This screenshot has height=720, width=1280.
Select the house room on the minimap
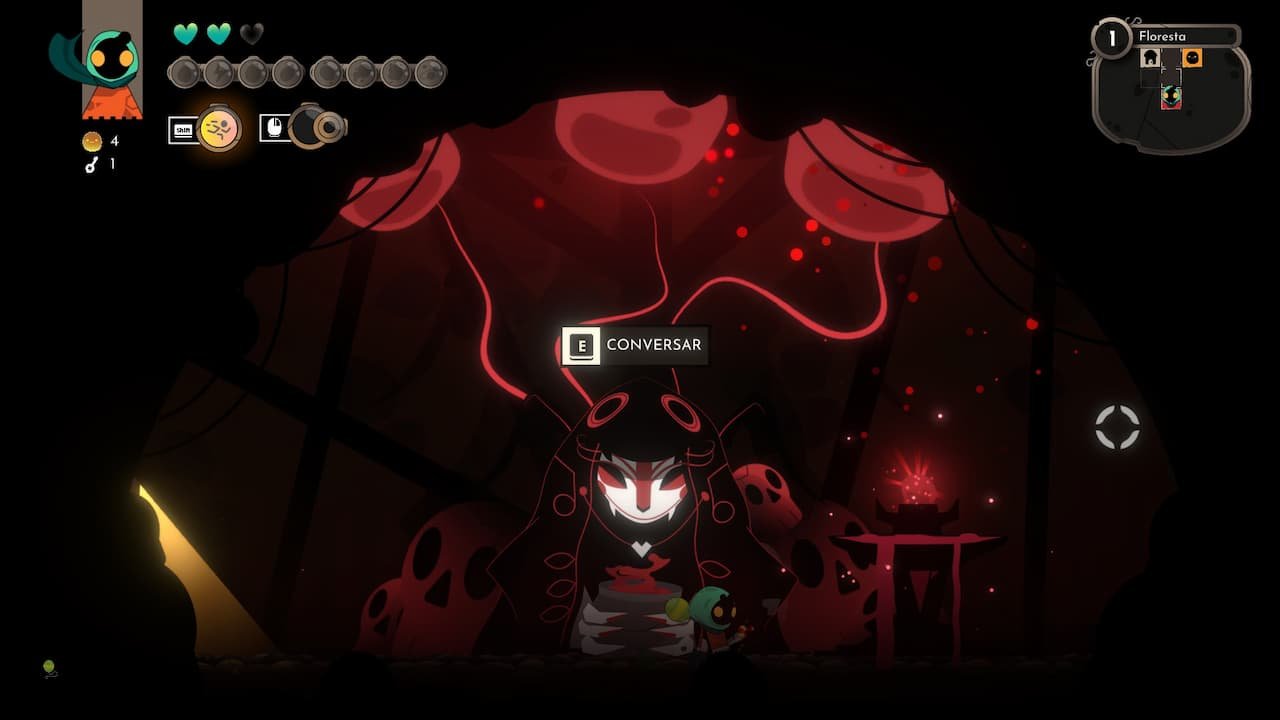(1151, 58)
